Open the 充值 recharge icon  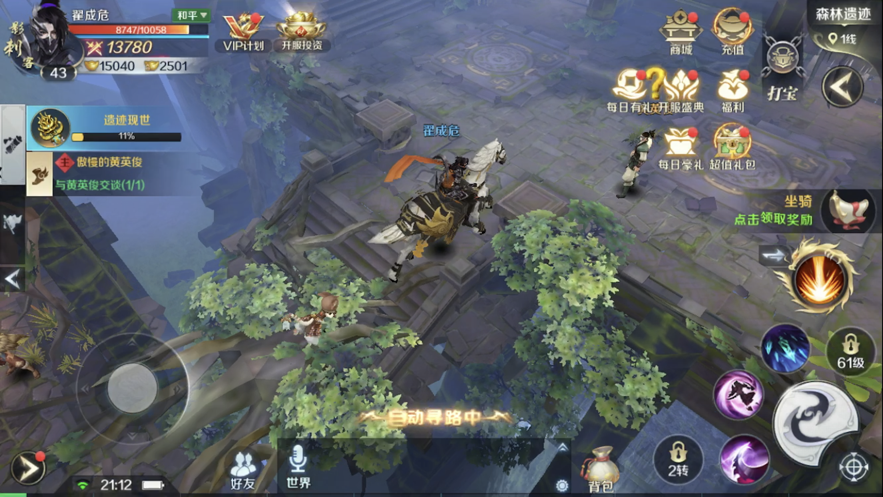coord(732,32)
